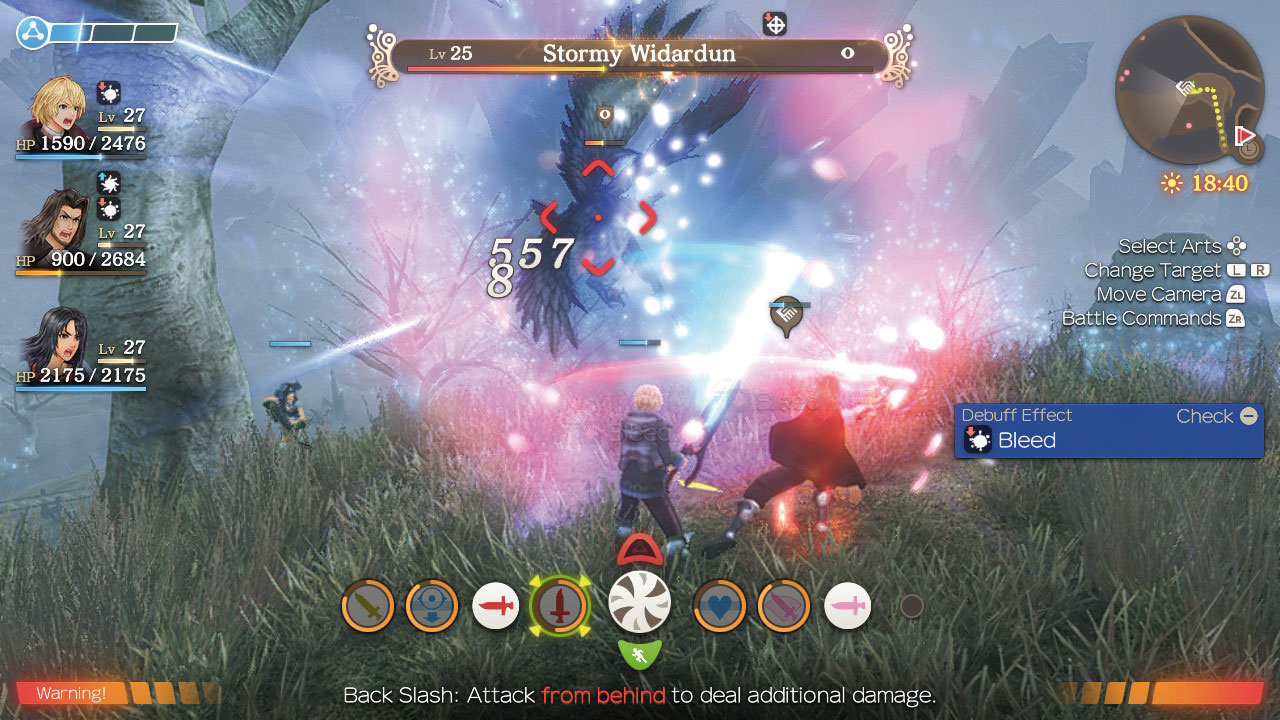The height and width of the screenshot is (720, 1280).
Task: Select the blond party leader portrait
Action: coord(60,110)
